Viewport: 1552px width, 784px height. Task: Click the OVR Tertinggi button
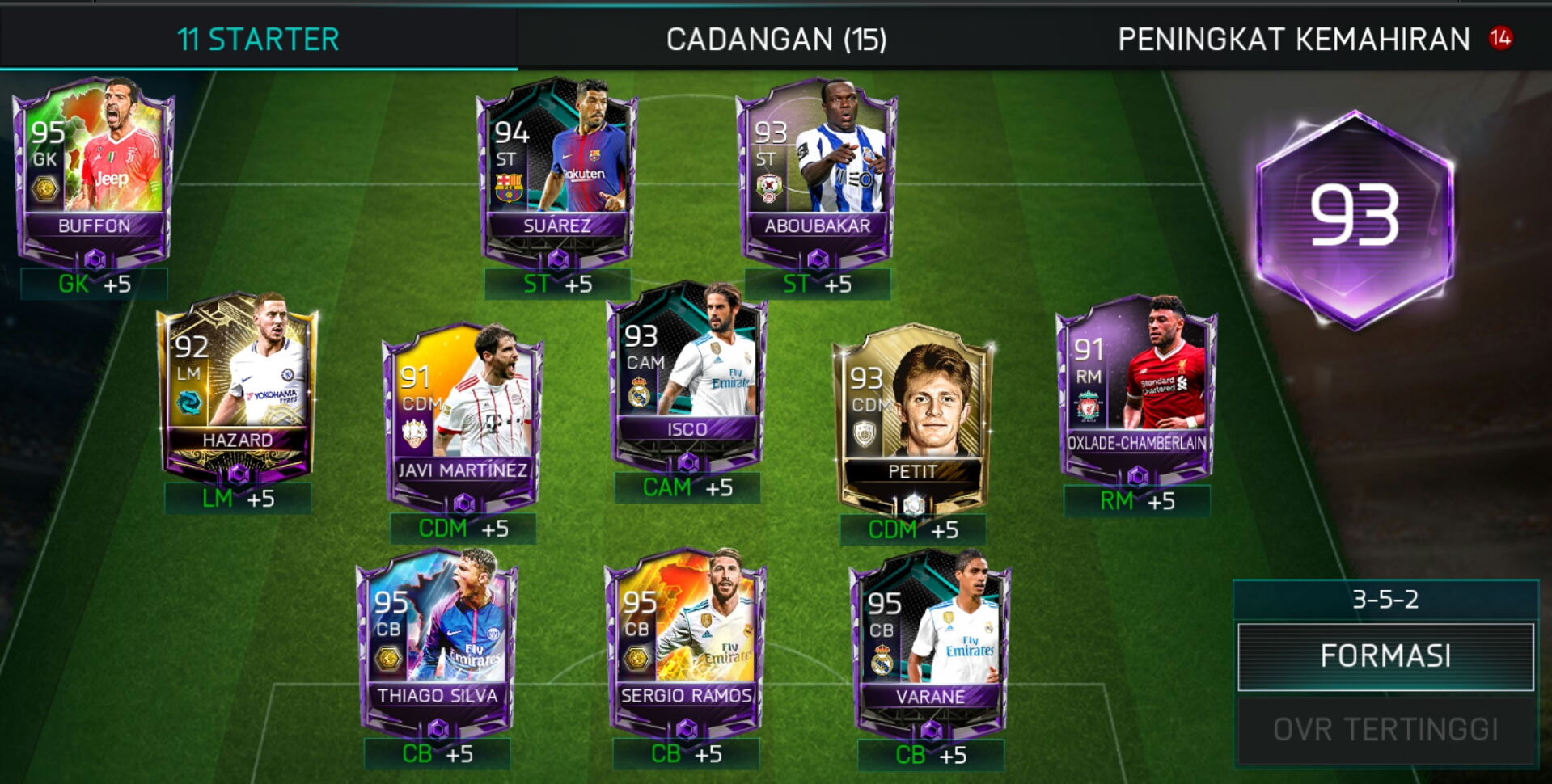[1385, 730]
